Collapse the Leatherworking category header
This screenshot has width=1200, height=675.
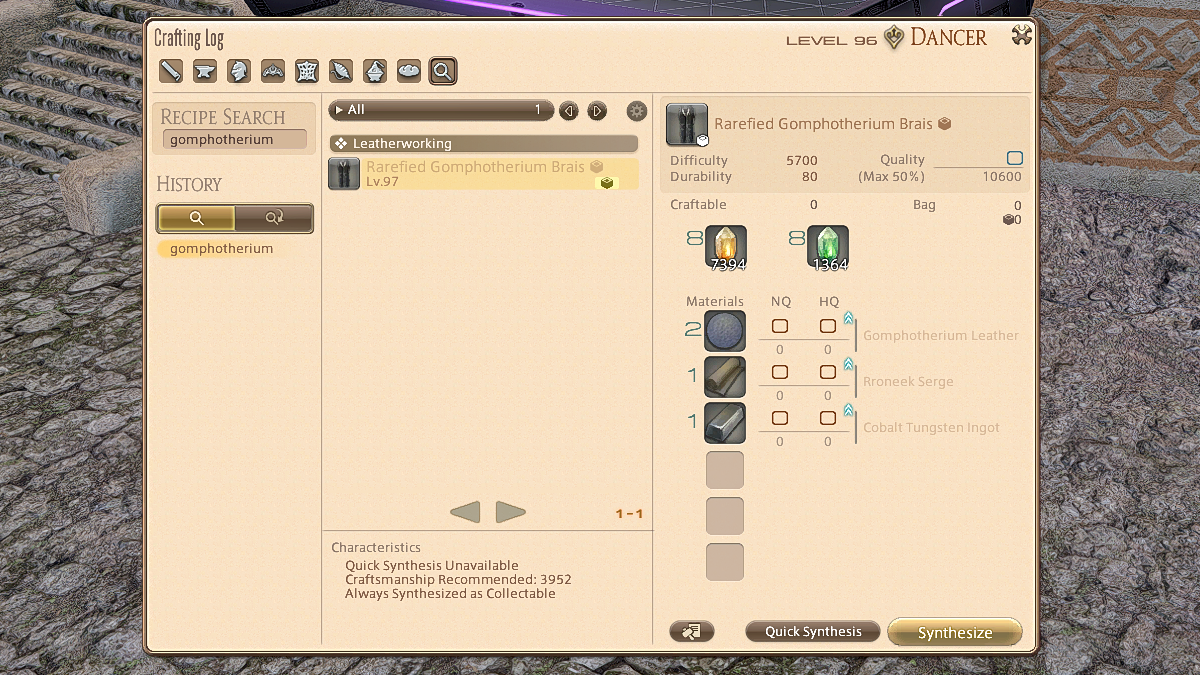pyautogui.click(x=484, y=144)
